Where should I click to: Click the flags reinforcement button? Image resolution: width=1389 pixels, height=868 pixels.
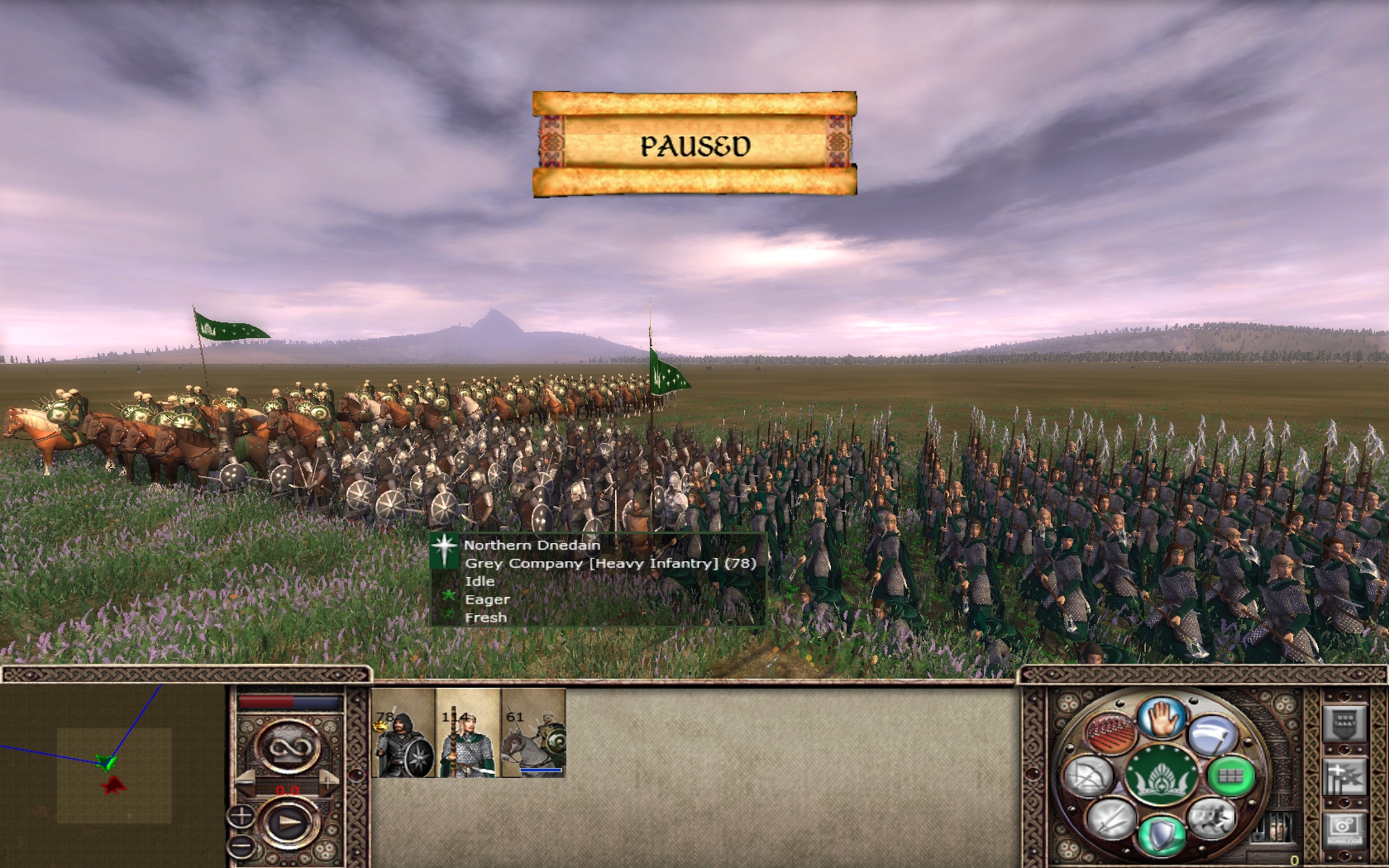(x=1344, y=778)
